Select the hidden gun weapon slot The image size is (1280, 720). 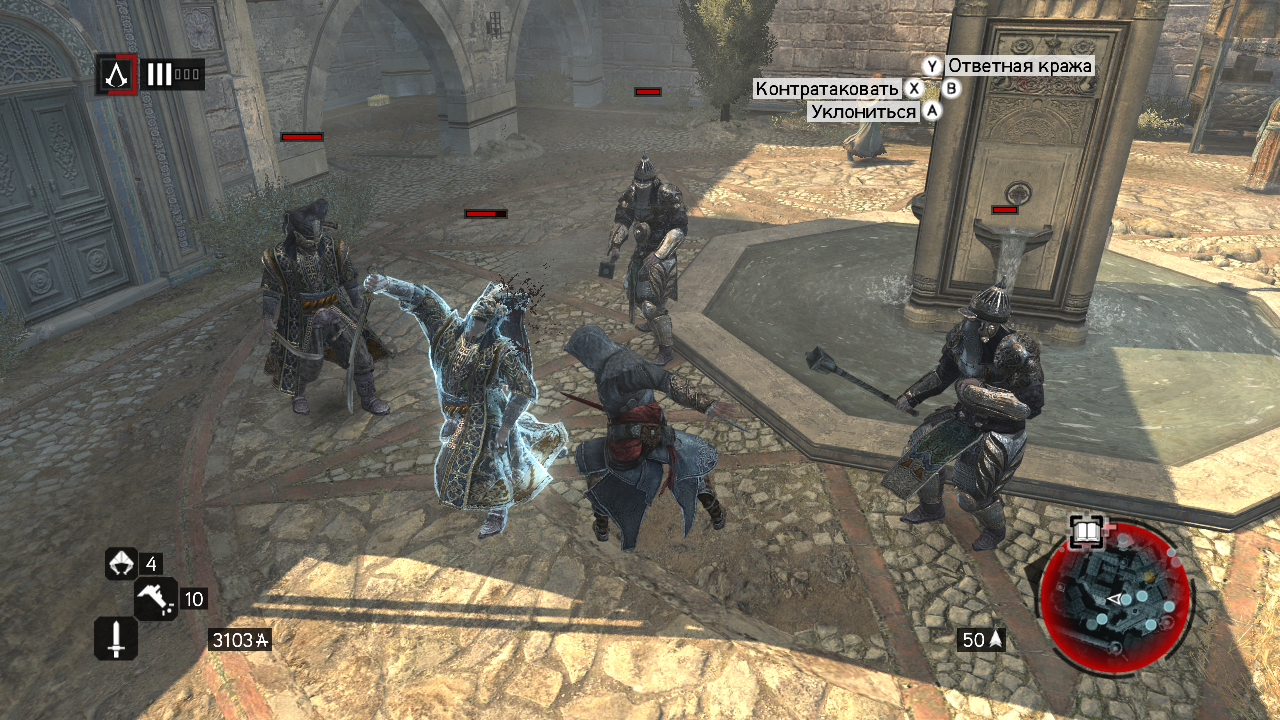[x=156, y=599]
